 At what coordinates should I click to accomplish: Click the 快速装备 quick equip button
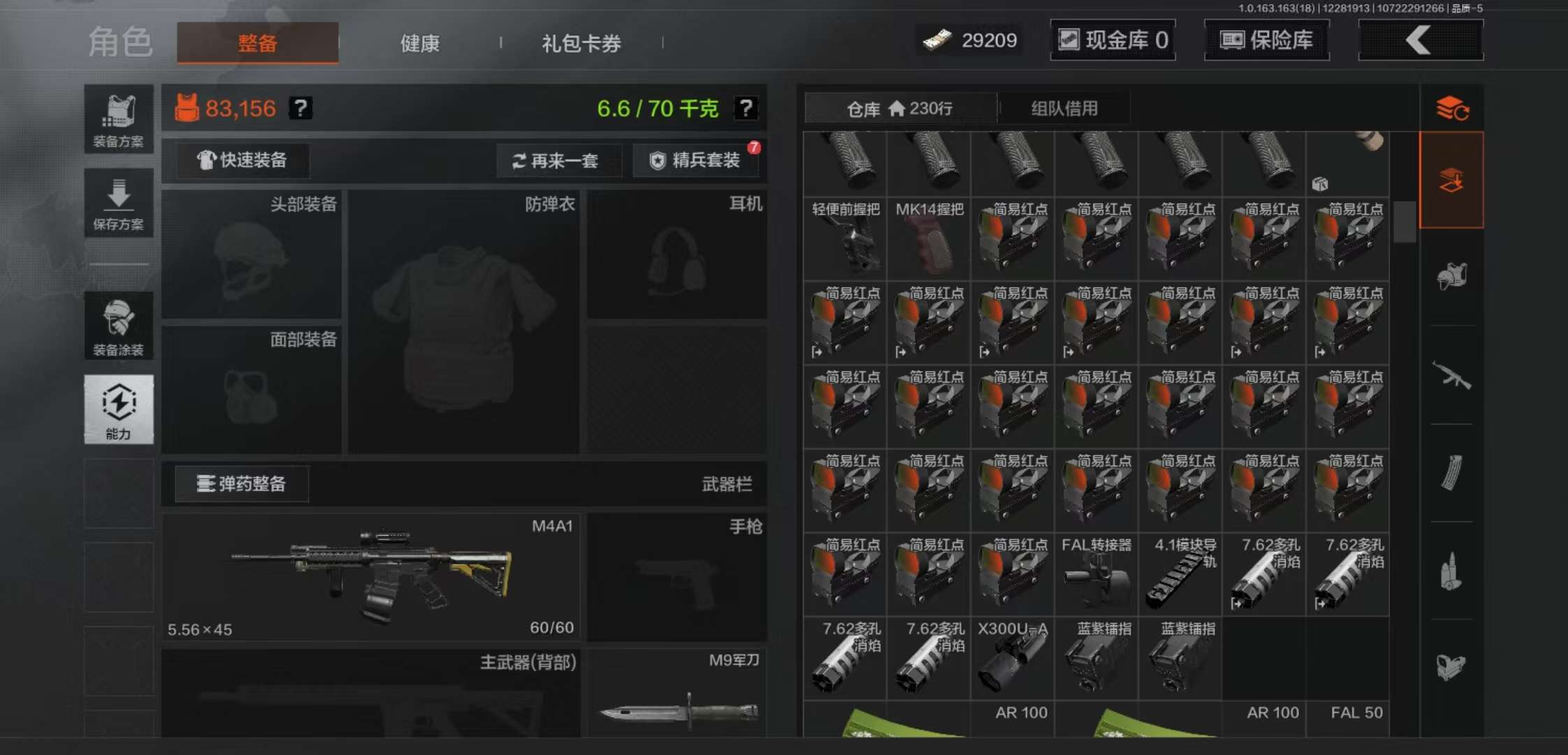[x=241, y=161]
